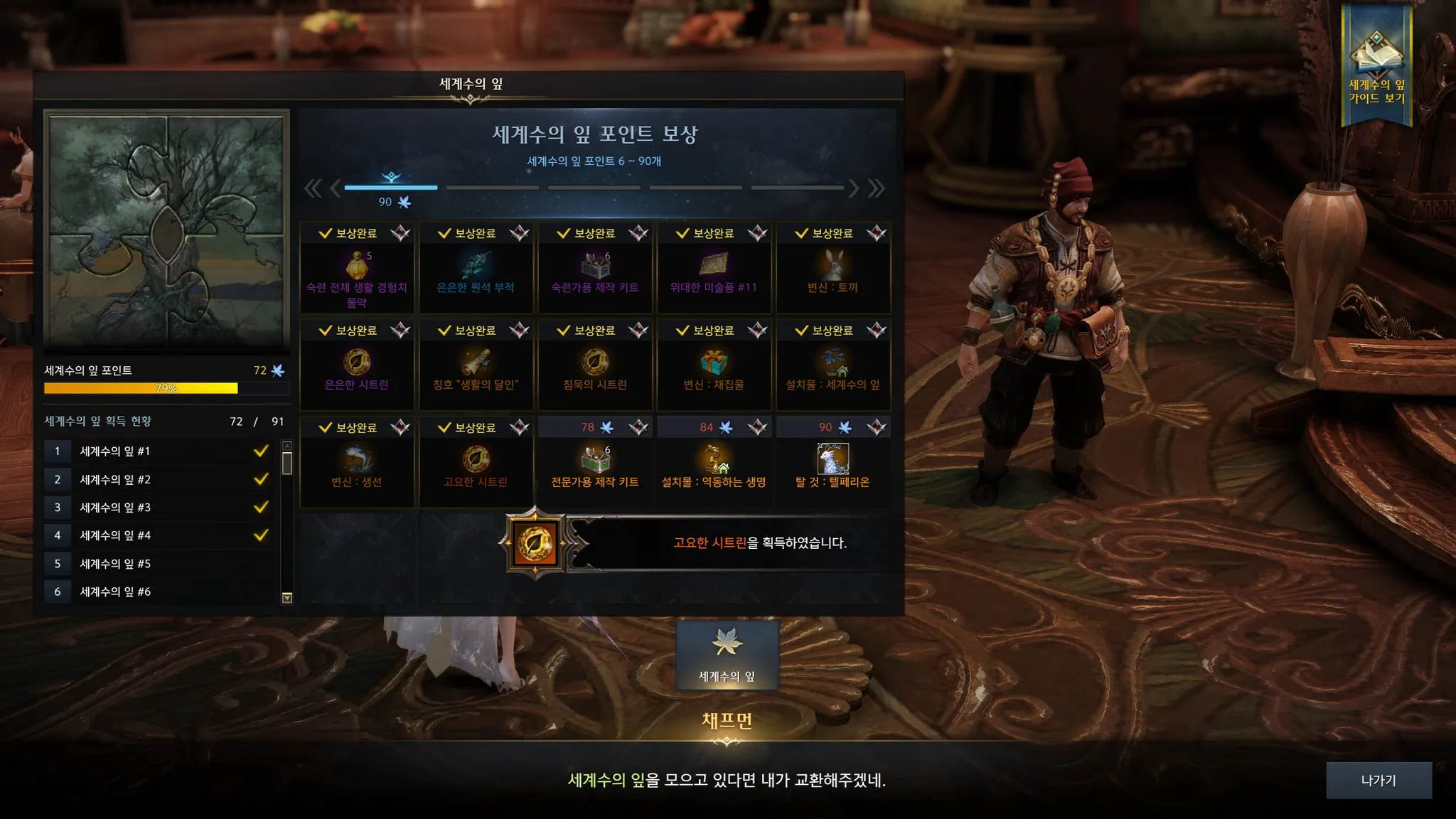
Task: Choose the 전문가용 제작 키트 reward
Action: [595, 462]
